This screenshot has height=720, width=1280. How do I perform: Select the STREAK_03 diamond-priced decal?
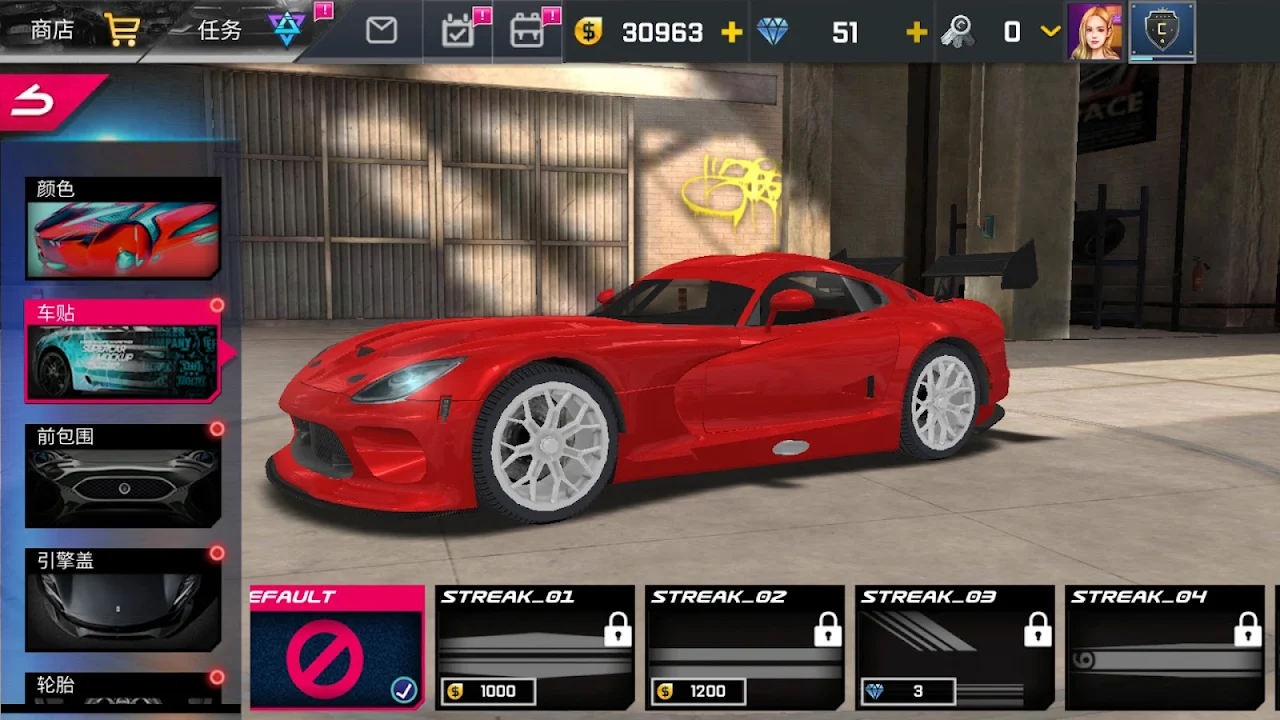(x=955, y=648)
